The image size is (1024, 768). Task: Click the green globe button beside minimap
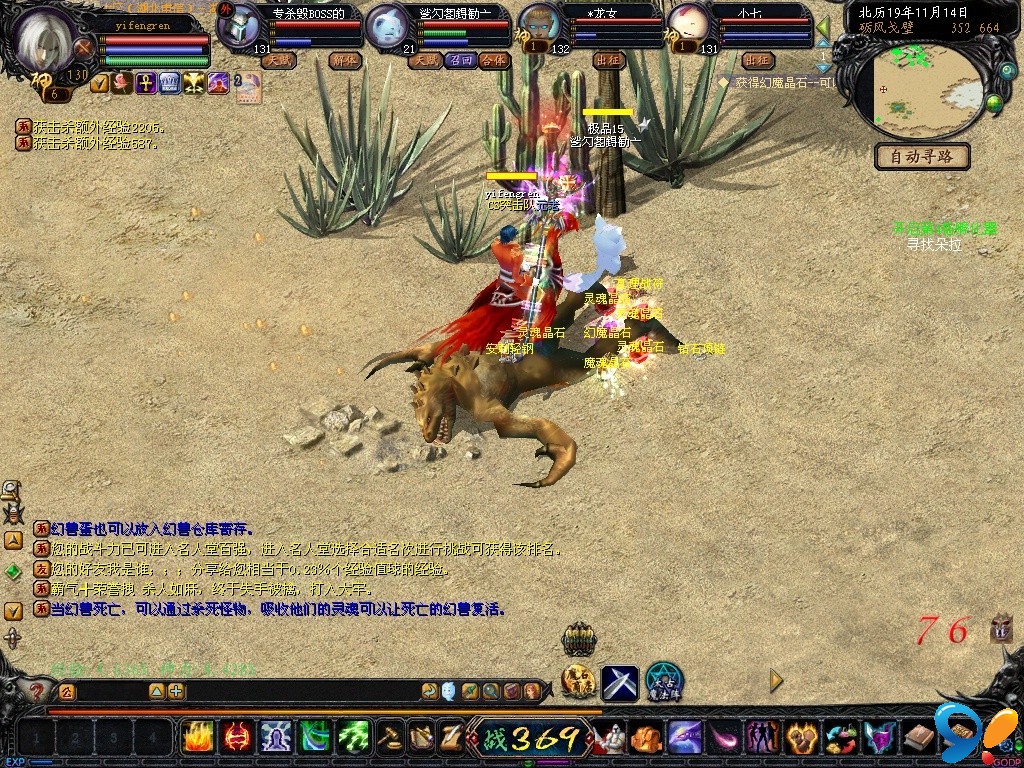[x=994, y=102]
